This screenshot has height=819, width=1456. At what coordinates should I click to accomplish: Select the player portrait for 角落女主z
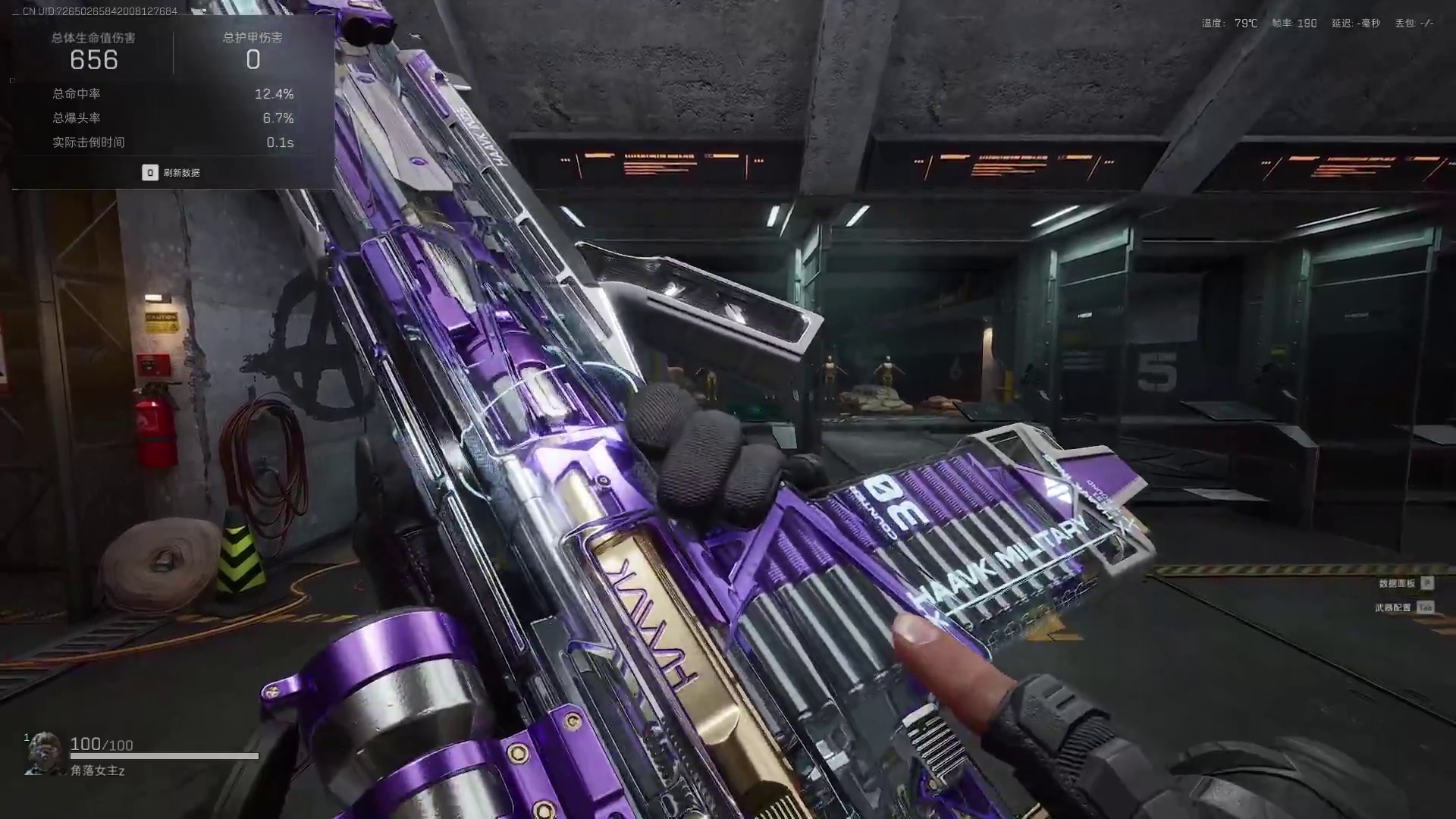tap(44, 752)
